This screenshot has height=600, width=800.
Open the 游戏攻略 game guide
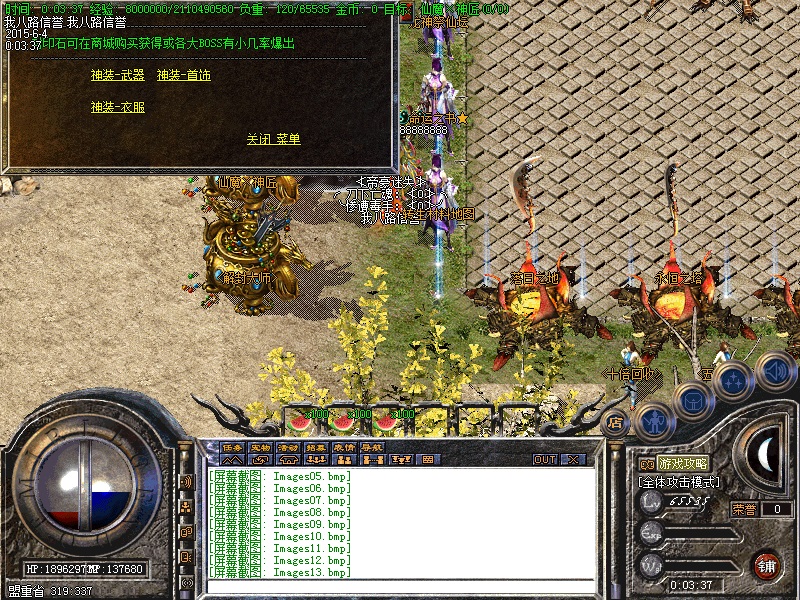pos(683,464)
